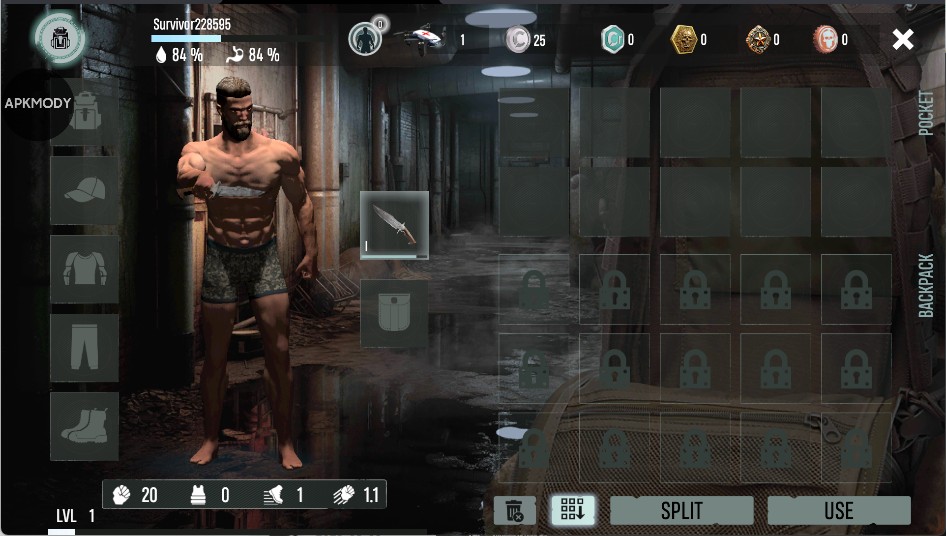Split the selected item stack
Viewport: 946px width, 536px height.
click(x=681, y=510)
